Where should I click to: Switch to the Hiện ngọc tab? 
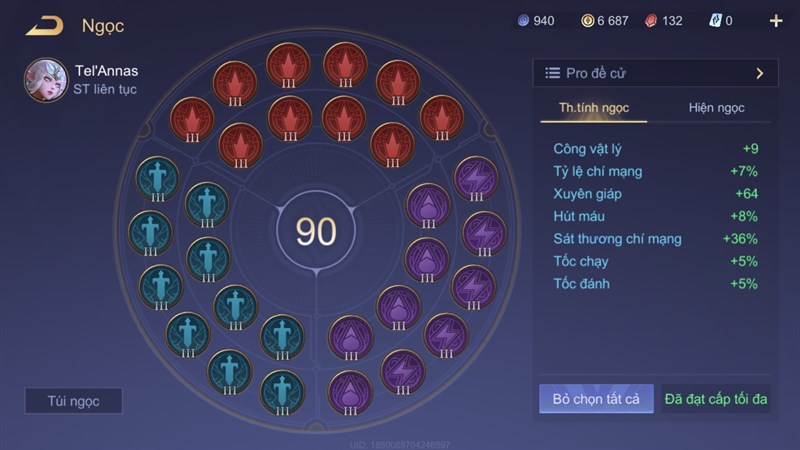click(716, 108)
